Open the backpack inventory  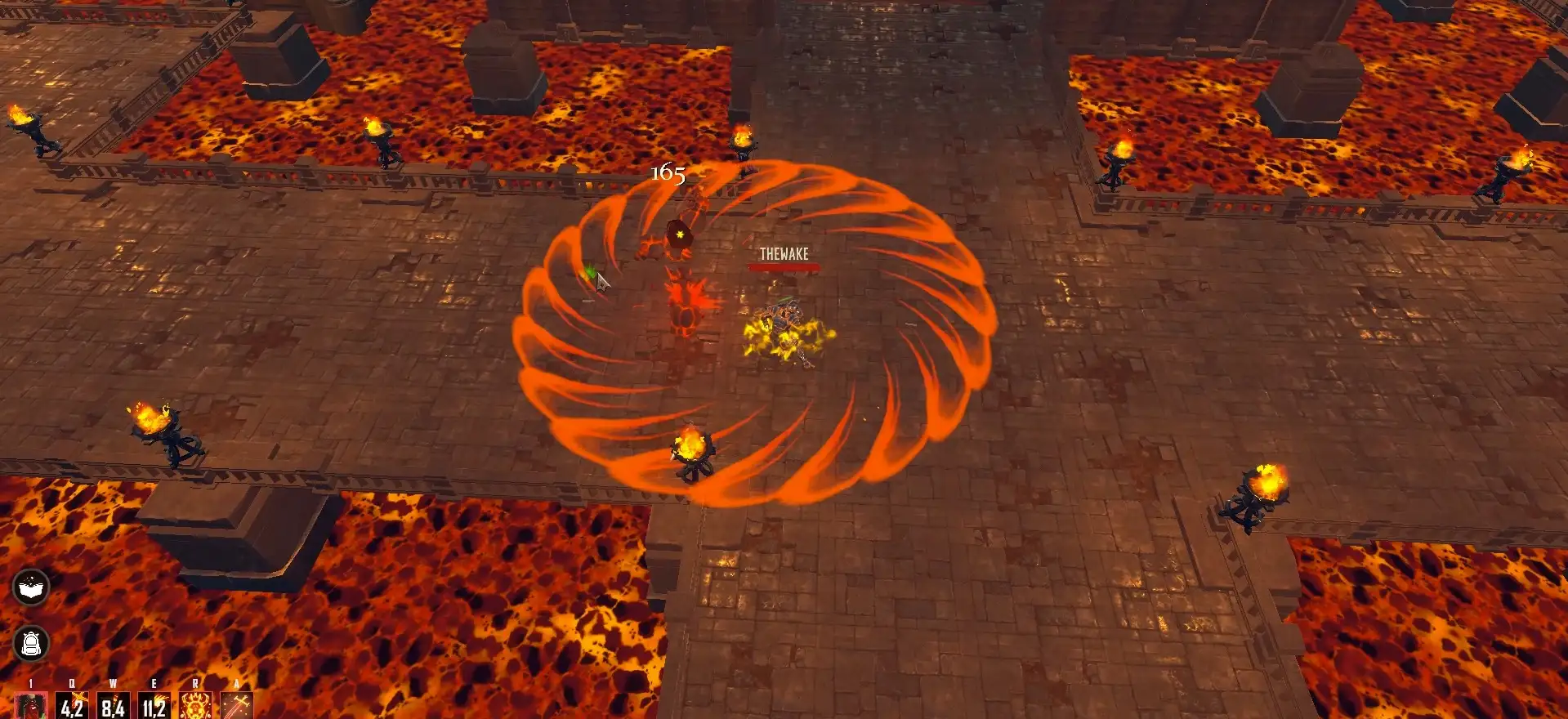31,644
